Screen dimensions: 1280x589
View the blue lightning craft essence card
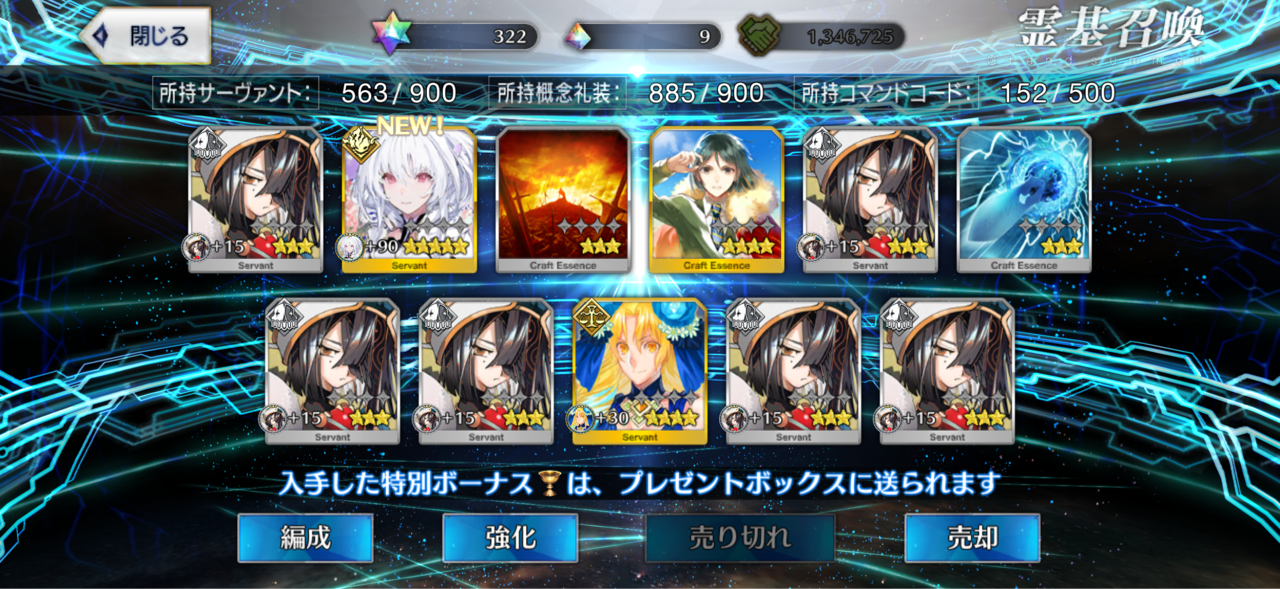tap(1024, 199)
